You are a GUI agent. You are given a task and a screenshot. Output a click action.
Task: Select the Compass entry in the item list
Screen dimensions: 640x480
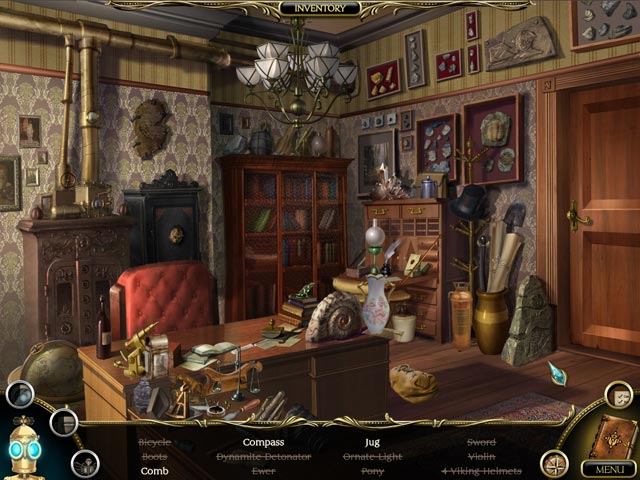coord(263,442)
